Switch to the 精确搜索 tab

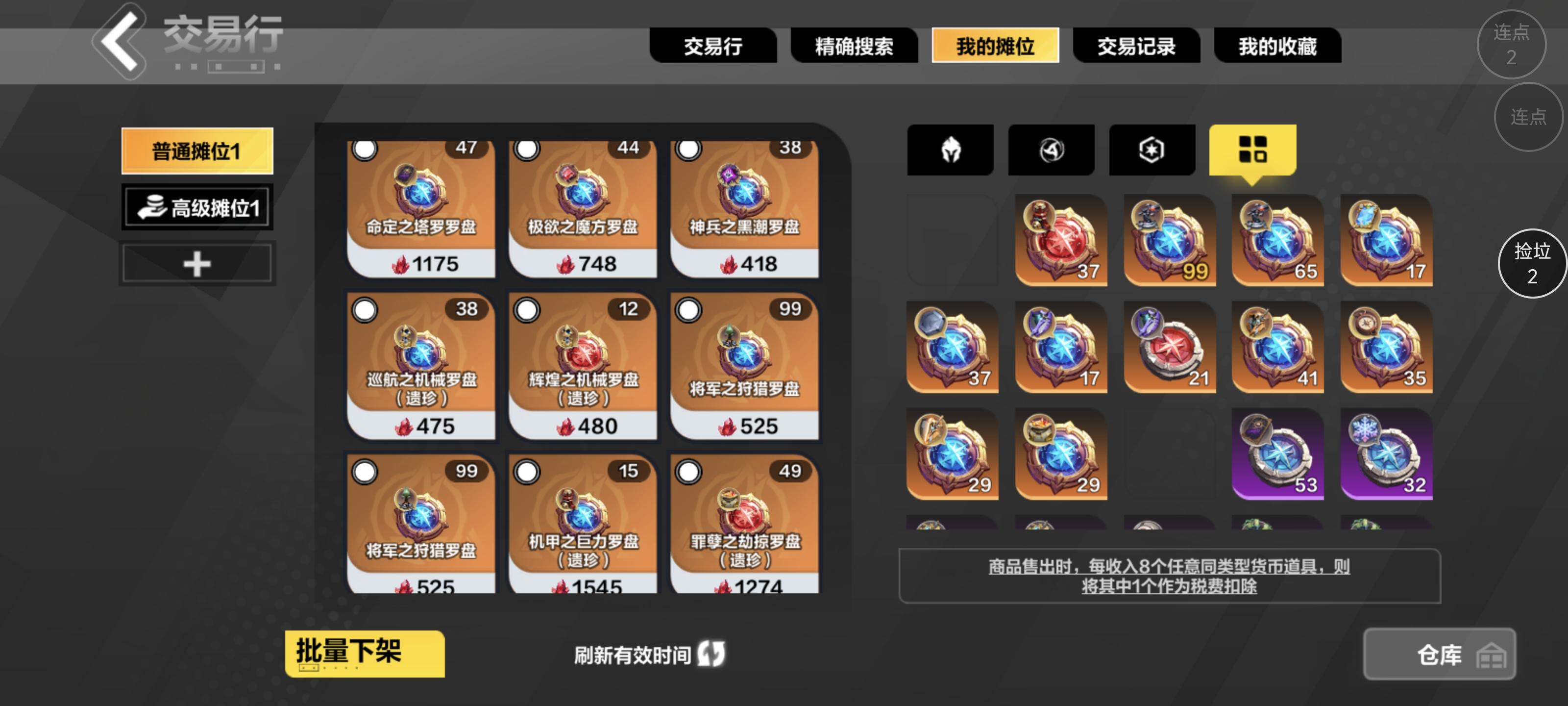point(855,46)
